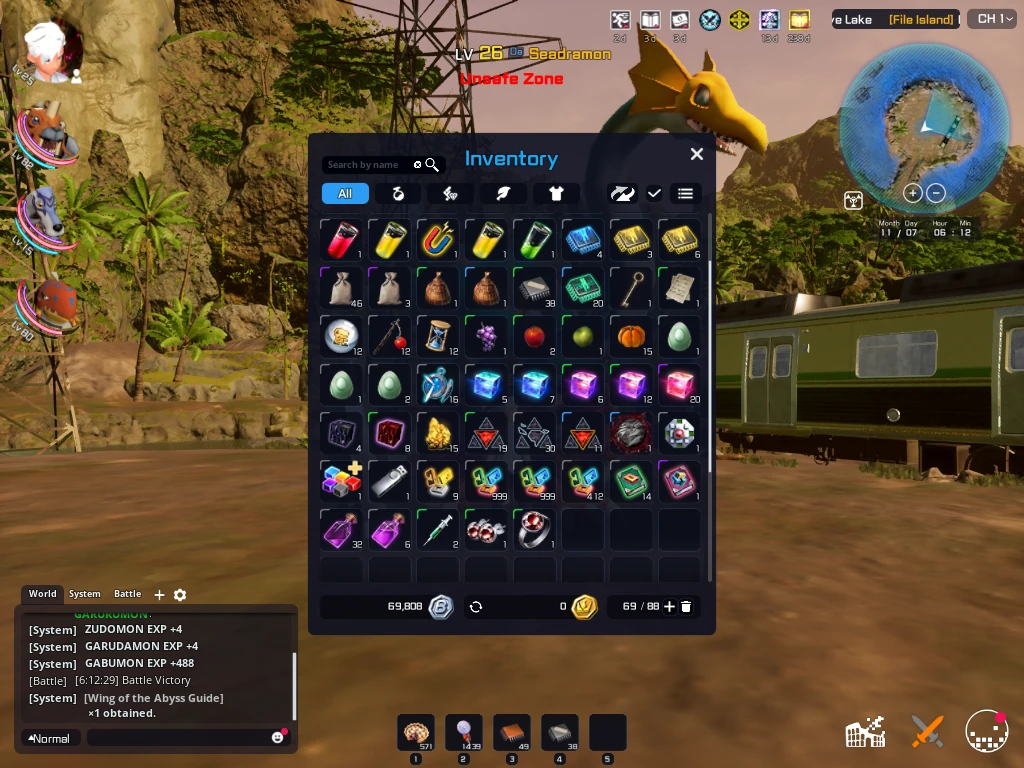Zoom in the minimap
The width and height of the screenshot is (1024, 768).
[912, 193]
